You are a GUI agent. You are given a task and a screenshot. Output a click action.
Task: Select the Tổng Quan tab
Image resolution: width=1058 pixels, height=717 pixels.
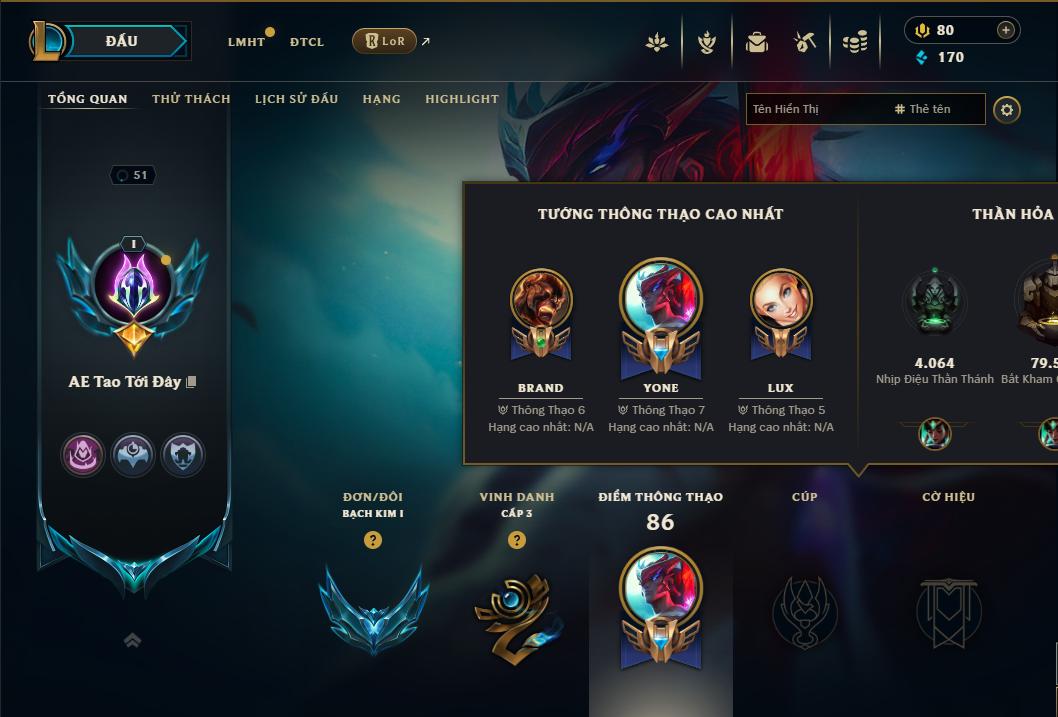(88, 99)
